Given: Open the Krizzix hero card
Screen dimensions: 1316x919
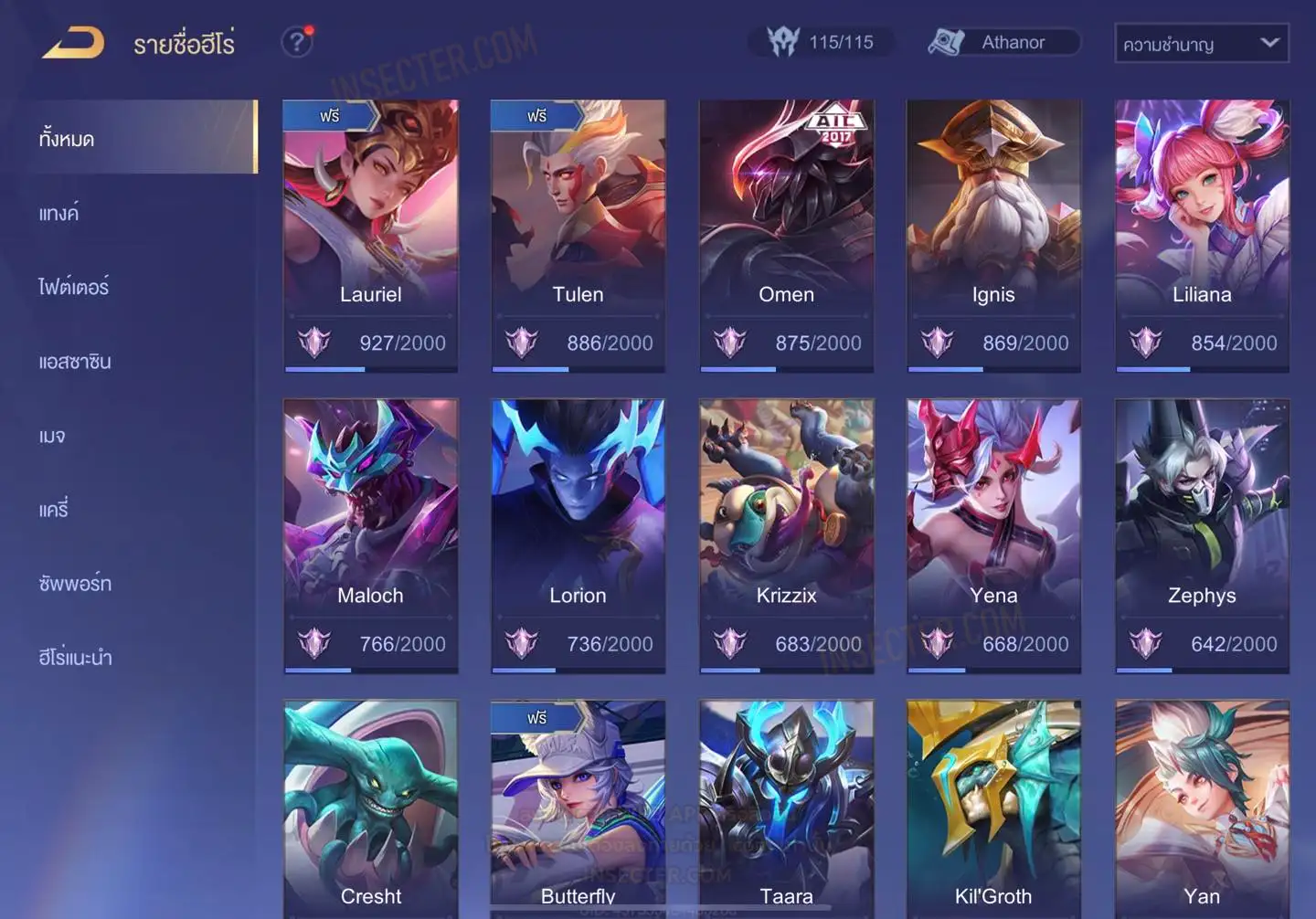Looking at the screenshot, I should tap(786, 535).
